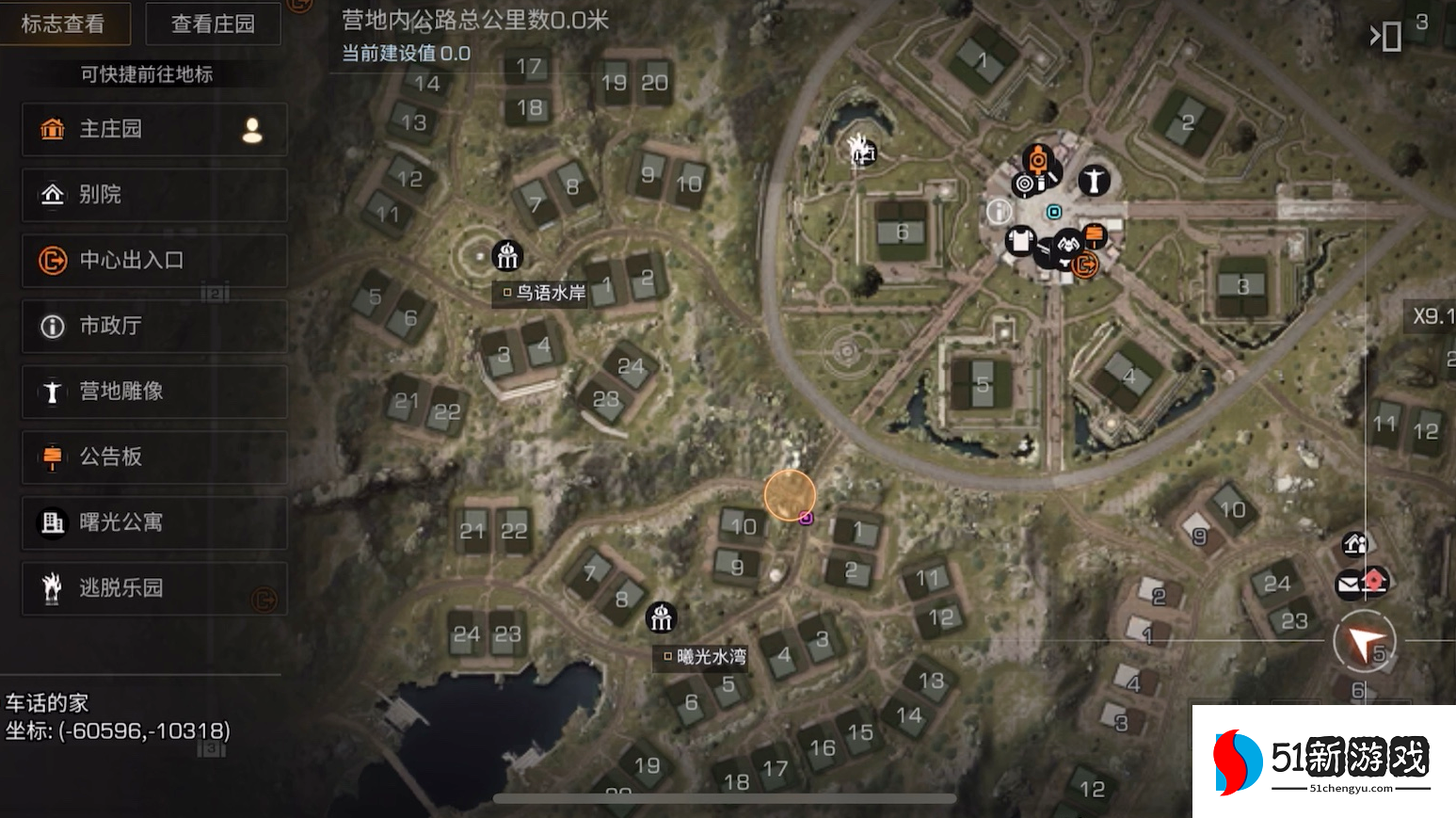
Task: Switch to the 标志查看 tab
Action: click(x=65, y=24)
